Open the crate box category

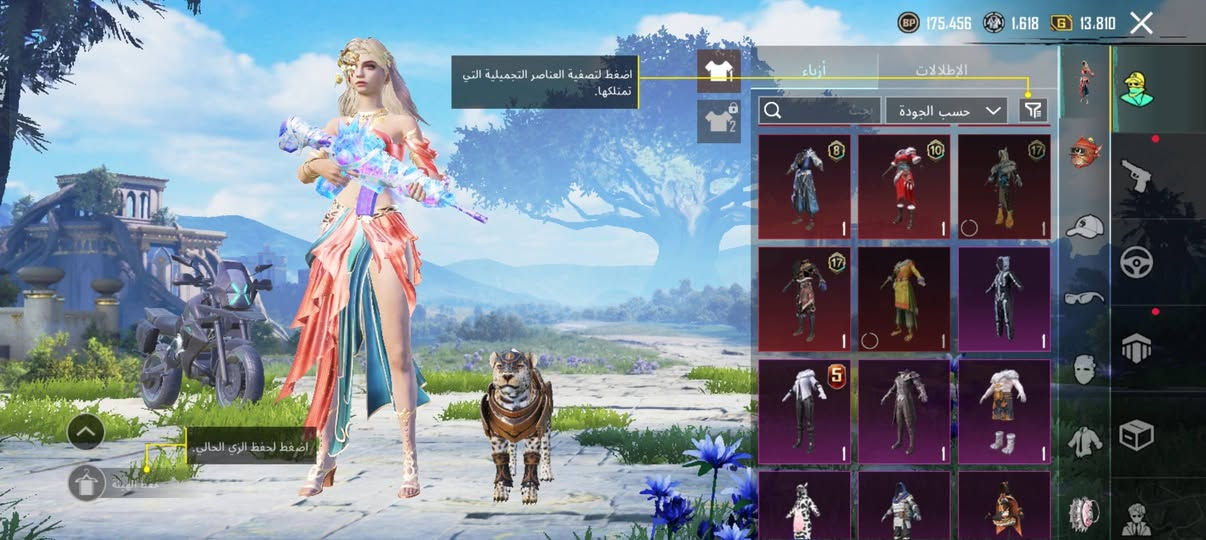coord(1136,434)
